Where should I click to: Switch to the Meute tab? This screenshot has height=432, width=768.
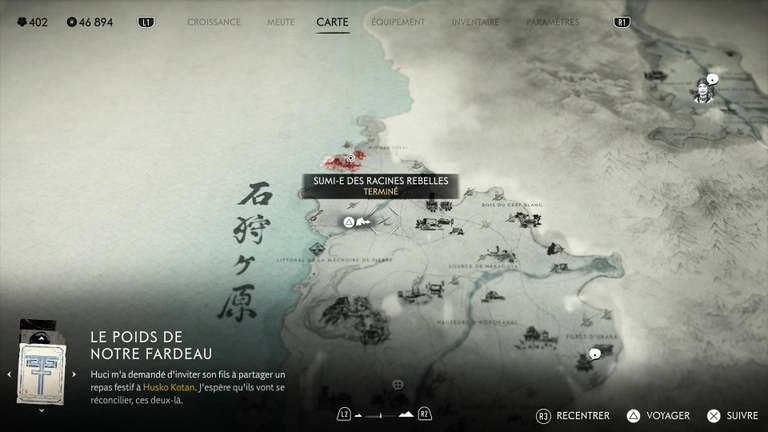[x=280, y=21]
